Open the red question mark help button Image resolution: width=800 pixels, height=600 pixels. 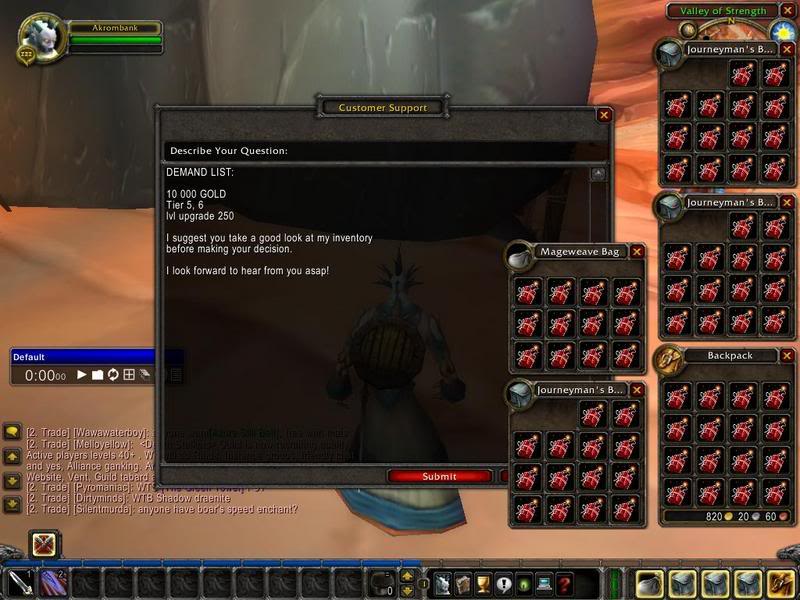tap(564, 583)
